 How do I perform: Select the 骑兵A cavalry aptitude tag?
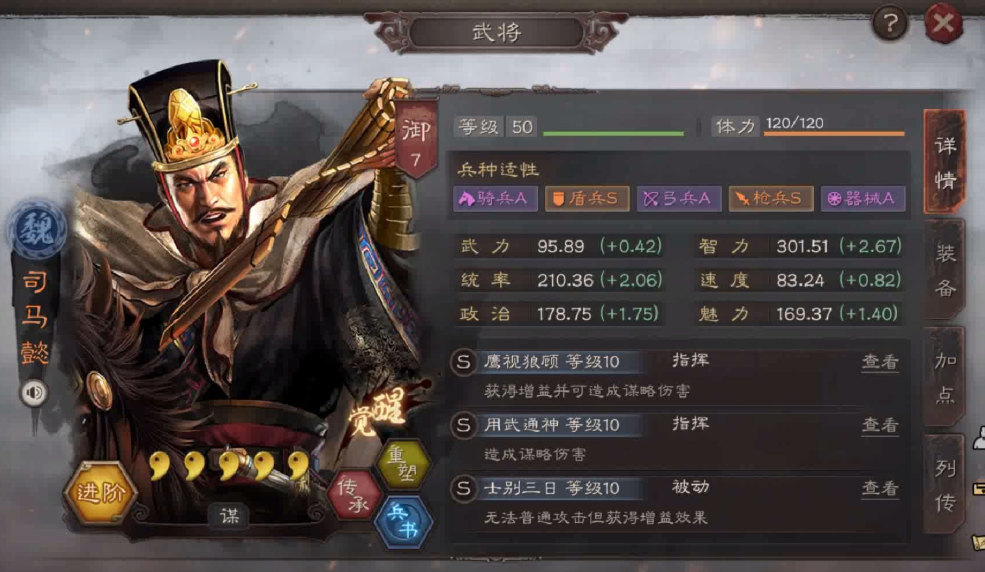tap(492, 199)
